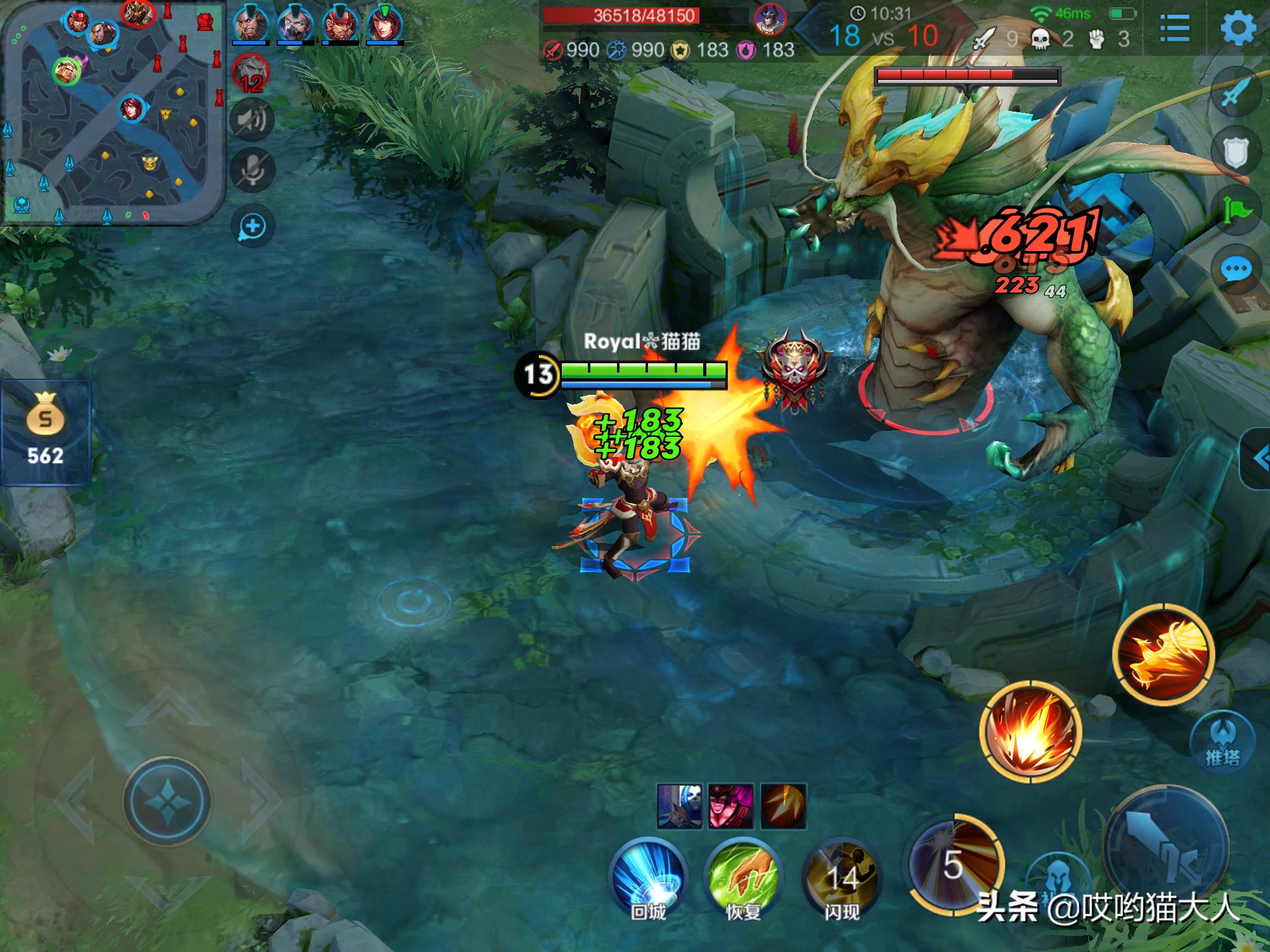Open the gold shop with 562 coins

(45, 433)
